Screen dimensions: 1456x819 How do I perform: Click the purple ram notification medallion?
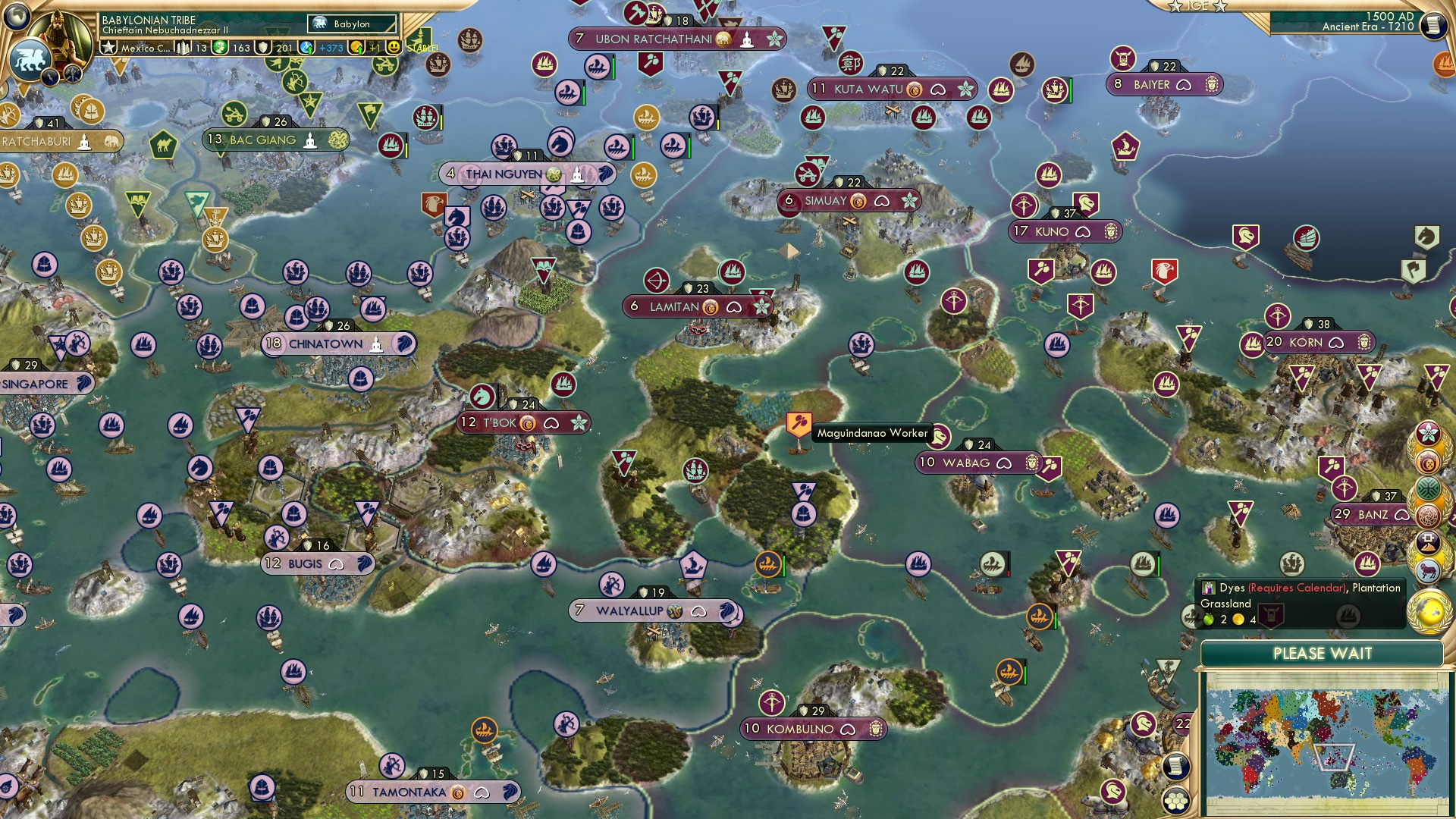pyautogui.click(x=1429, y=570)
